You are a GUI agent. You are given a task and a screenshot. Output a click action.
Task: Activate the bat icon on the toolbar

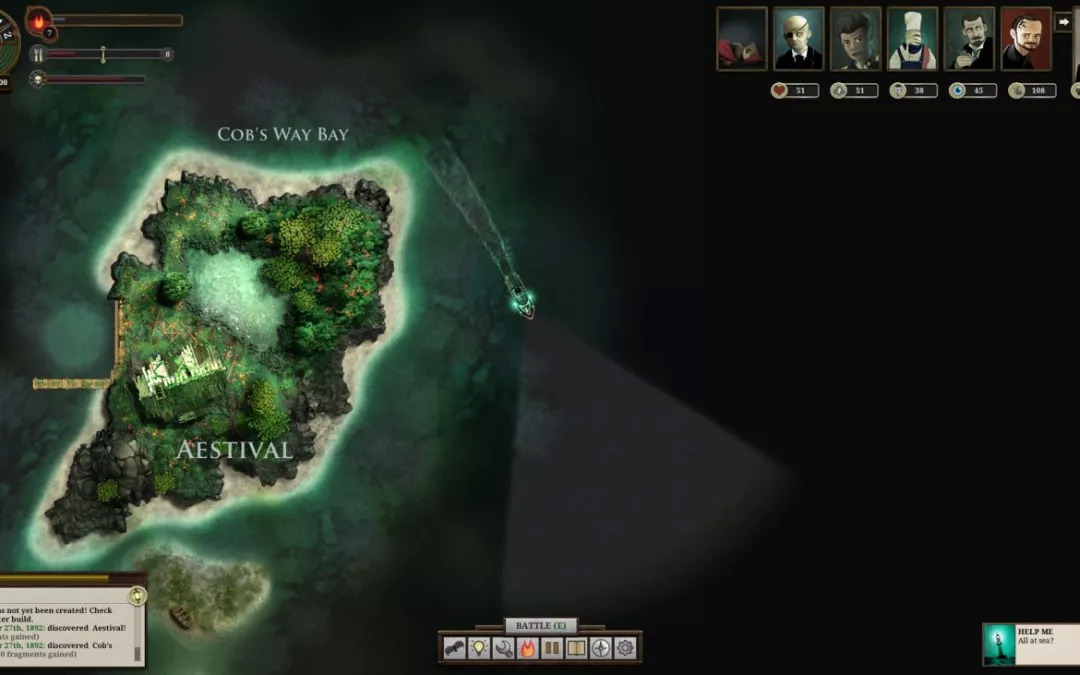tap(455, 648)
